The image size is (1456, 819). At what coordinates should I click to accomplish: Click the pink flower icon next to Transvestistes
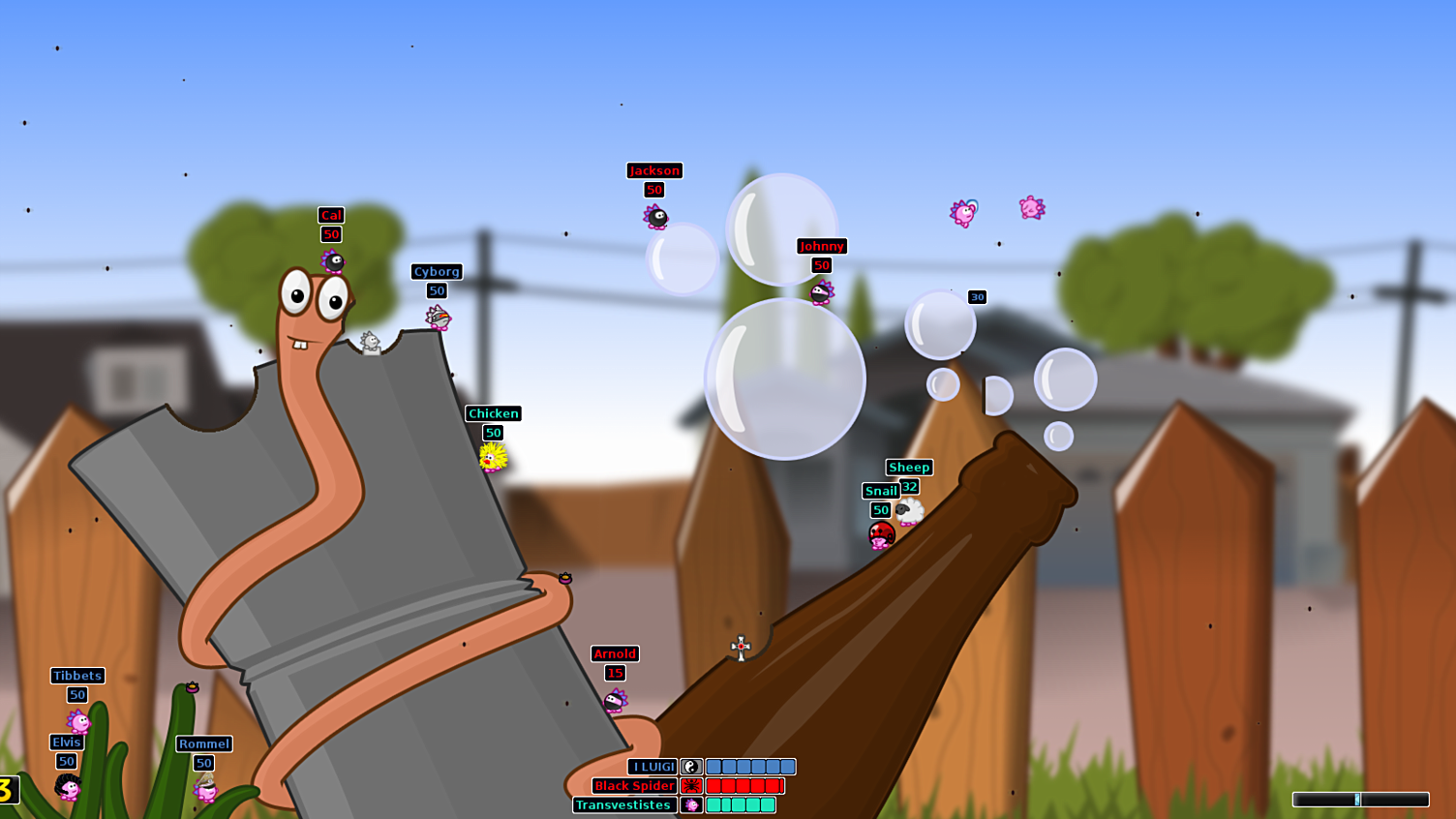[691, 804]
